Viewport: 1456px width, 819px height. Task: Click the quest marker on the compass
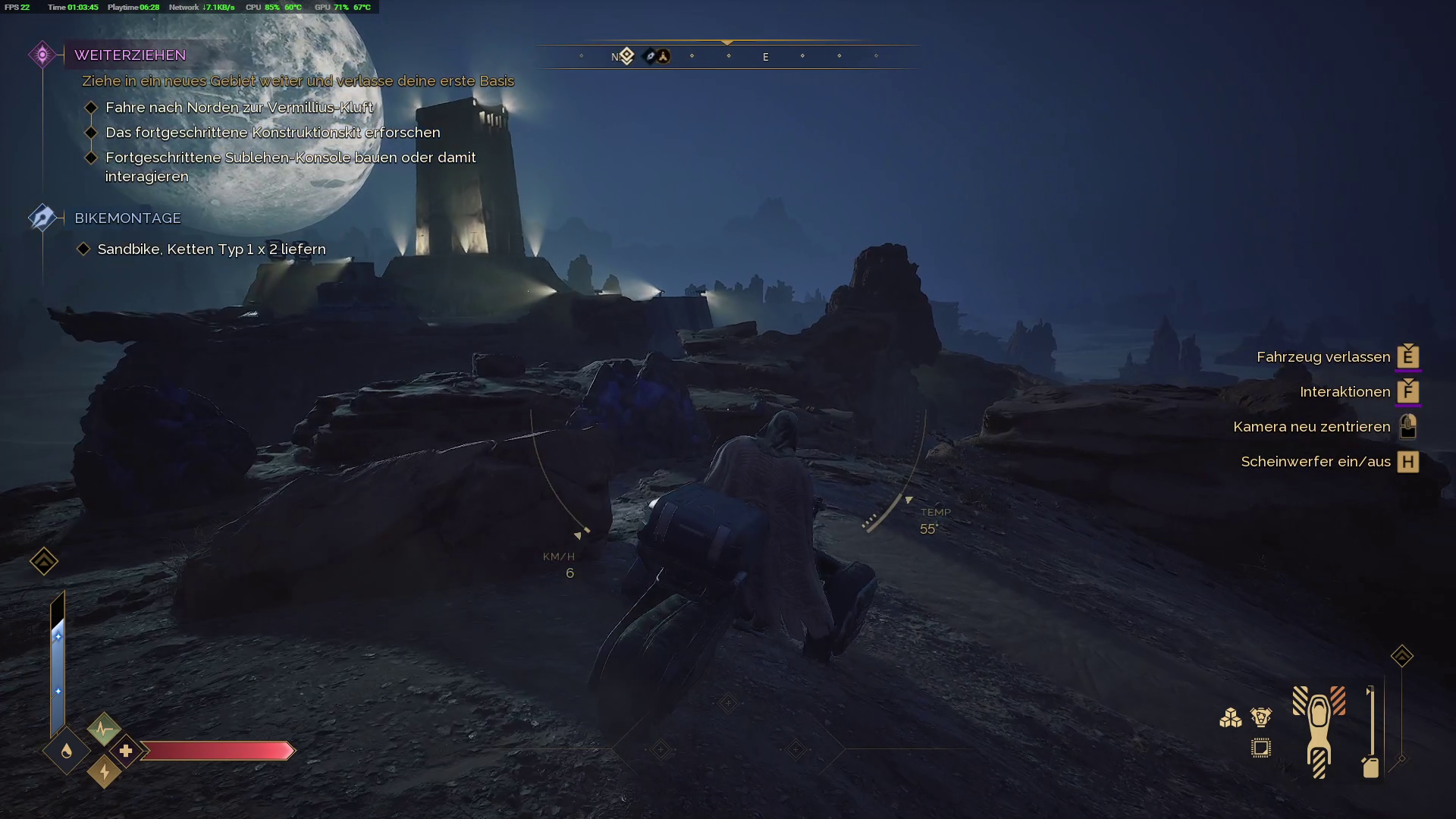(626, 56)
